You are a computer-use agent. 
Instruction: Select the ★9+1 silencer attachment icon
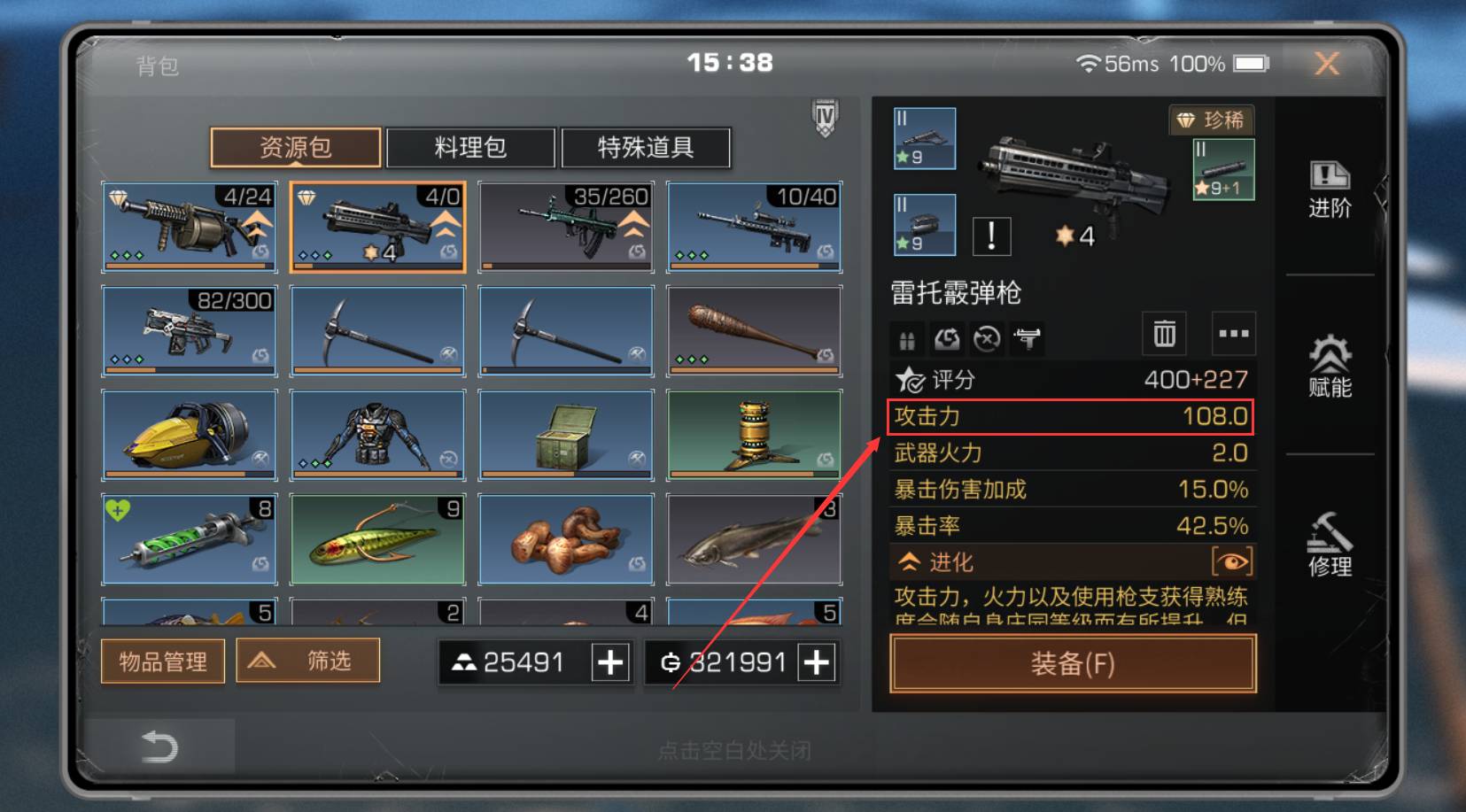(x=1222, y=168)
